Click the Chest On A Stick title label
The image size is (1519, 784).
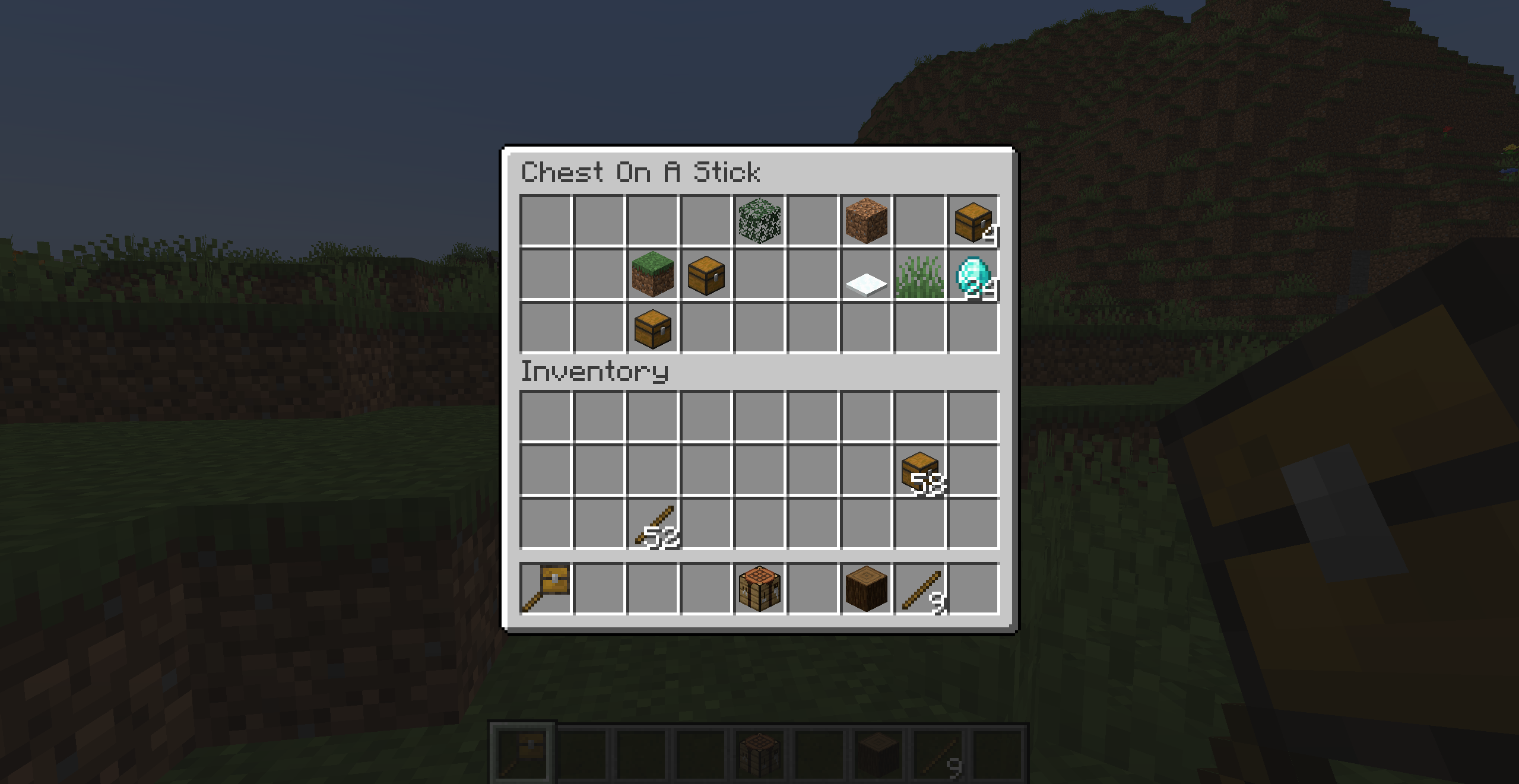641,173
